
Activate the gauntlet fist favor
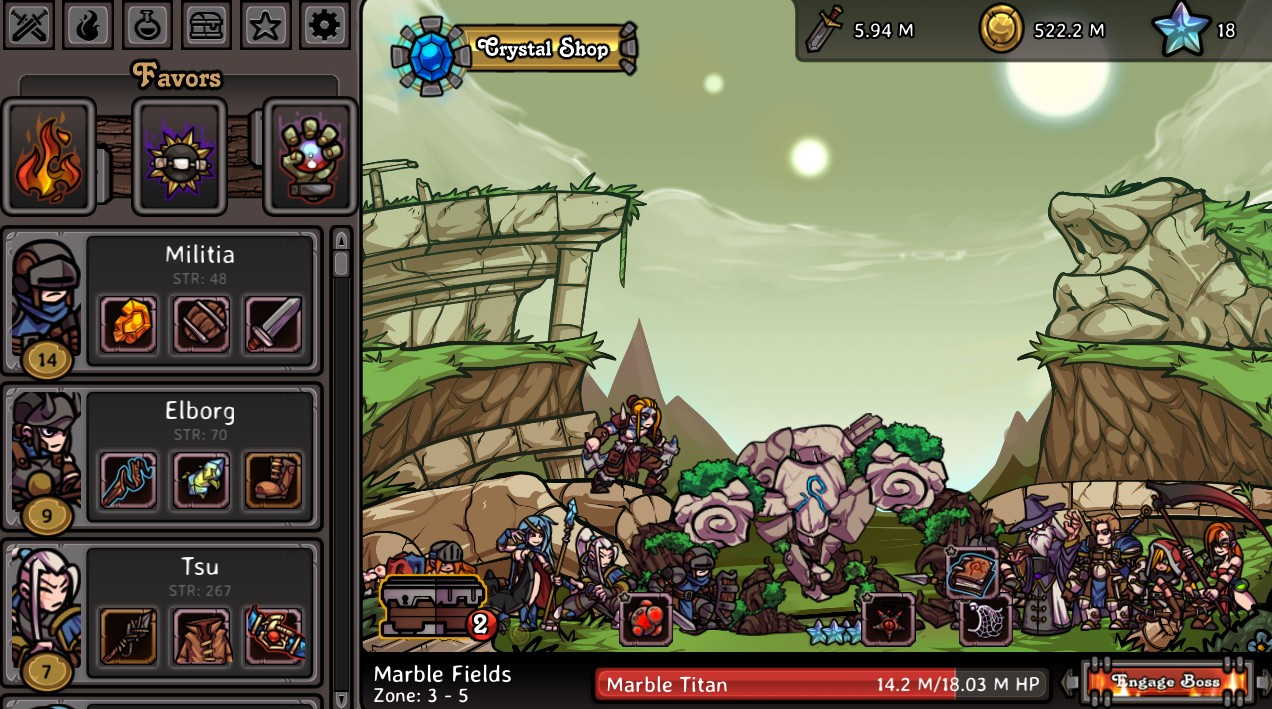[x=310, y=156]
